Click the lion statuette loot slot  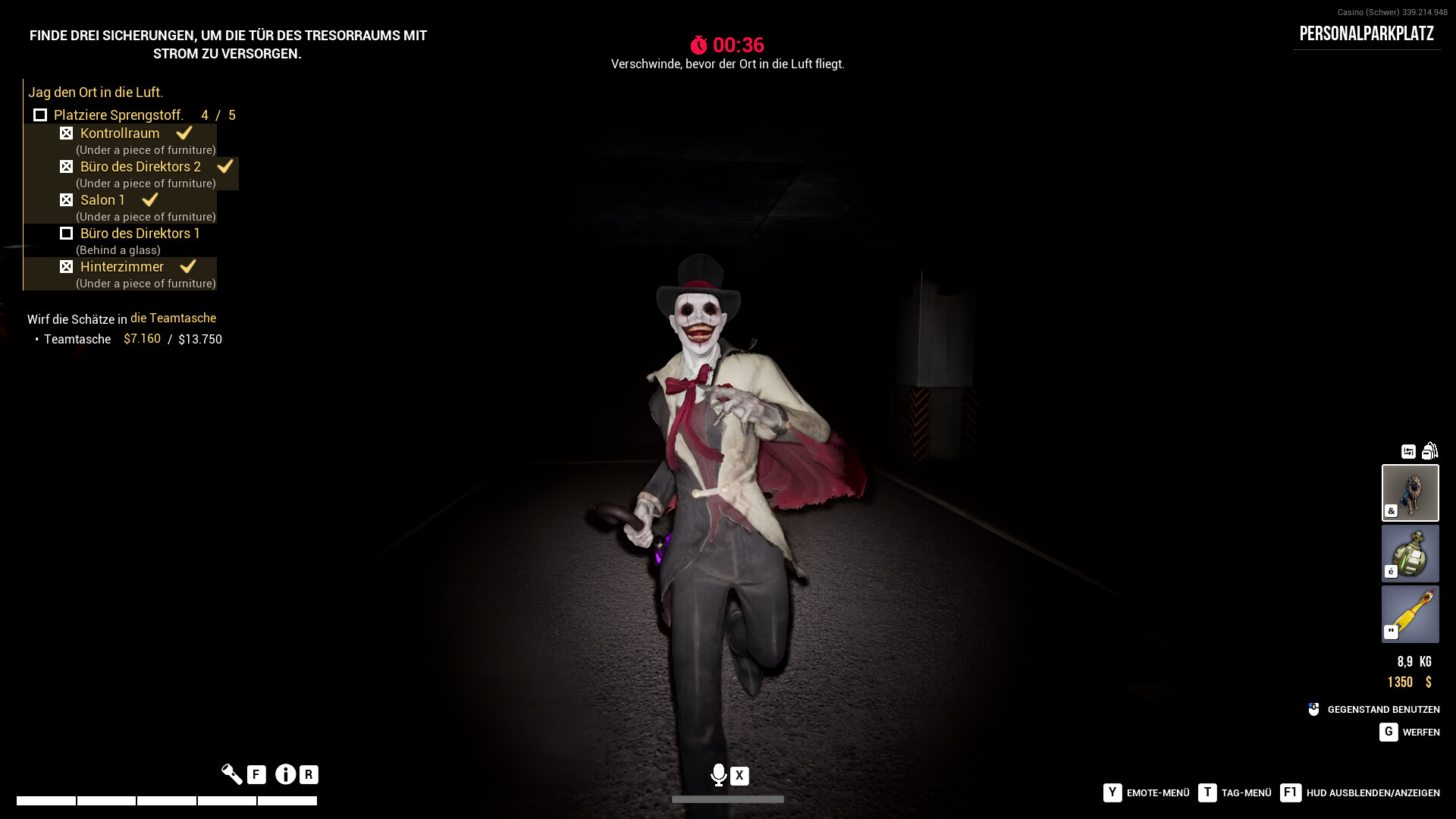1410,492
